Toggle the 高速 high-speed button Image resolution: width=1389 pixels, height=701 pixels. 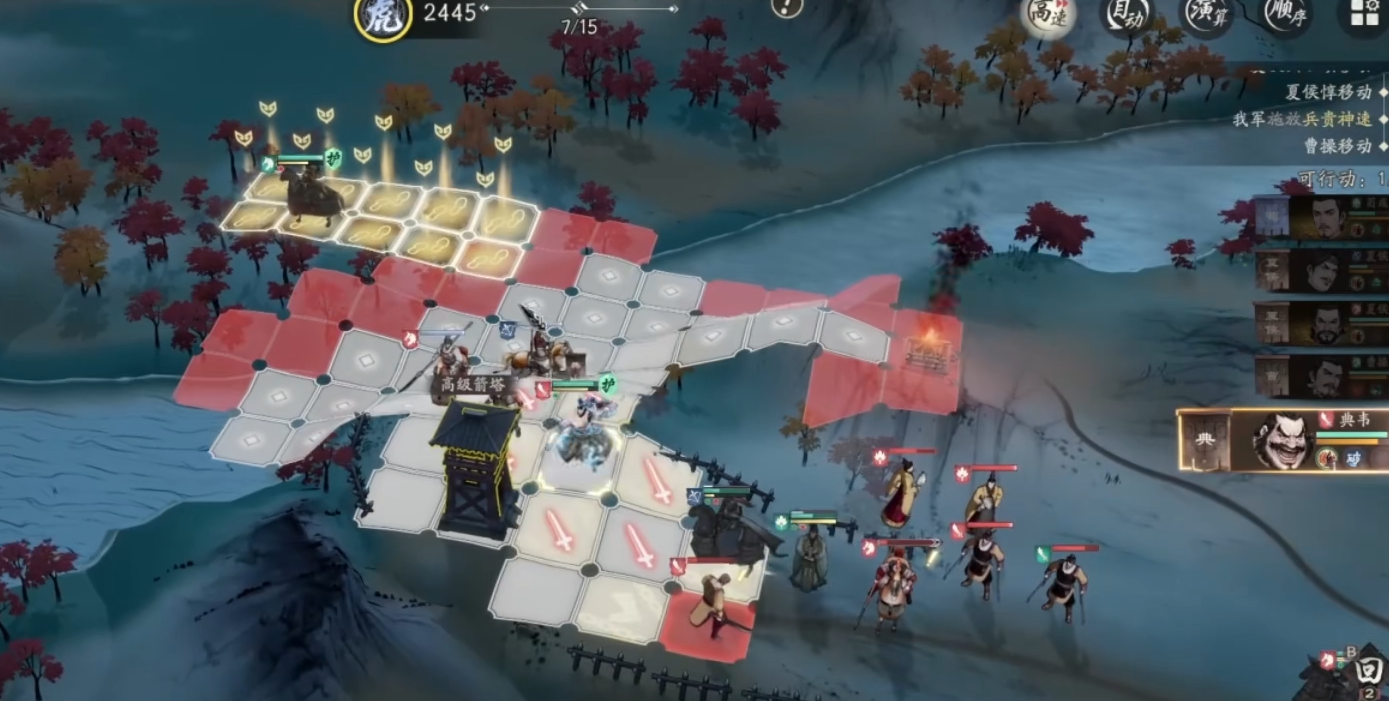click(1044, 15)
